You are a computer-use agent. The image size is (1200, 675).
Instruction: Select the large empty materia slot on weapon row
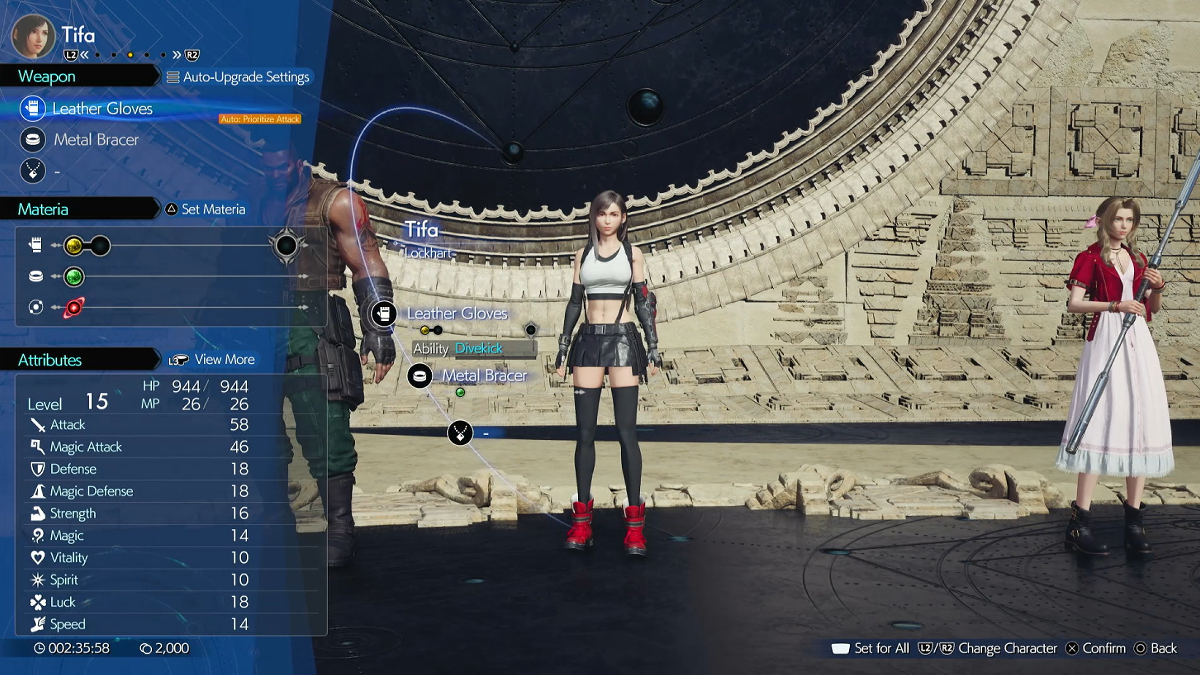(x=286, y=245)
